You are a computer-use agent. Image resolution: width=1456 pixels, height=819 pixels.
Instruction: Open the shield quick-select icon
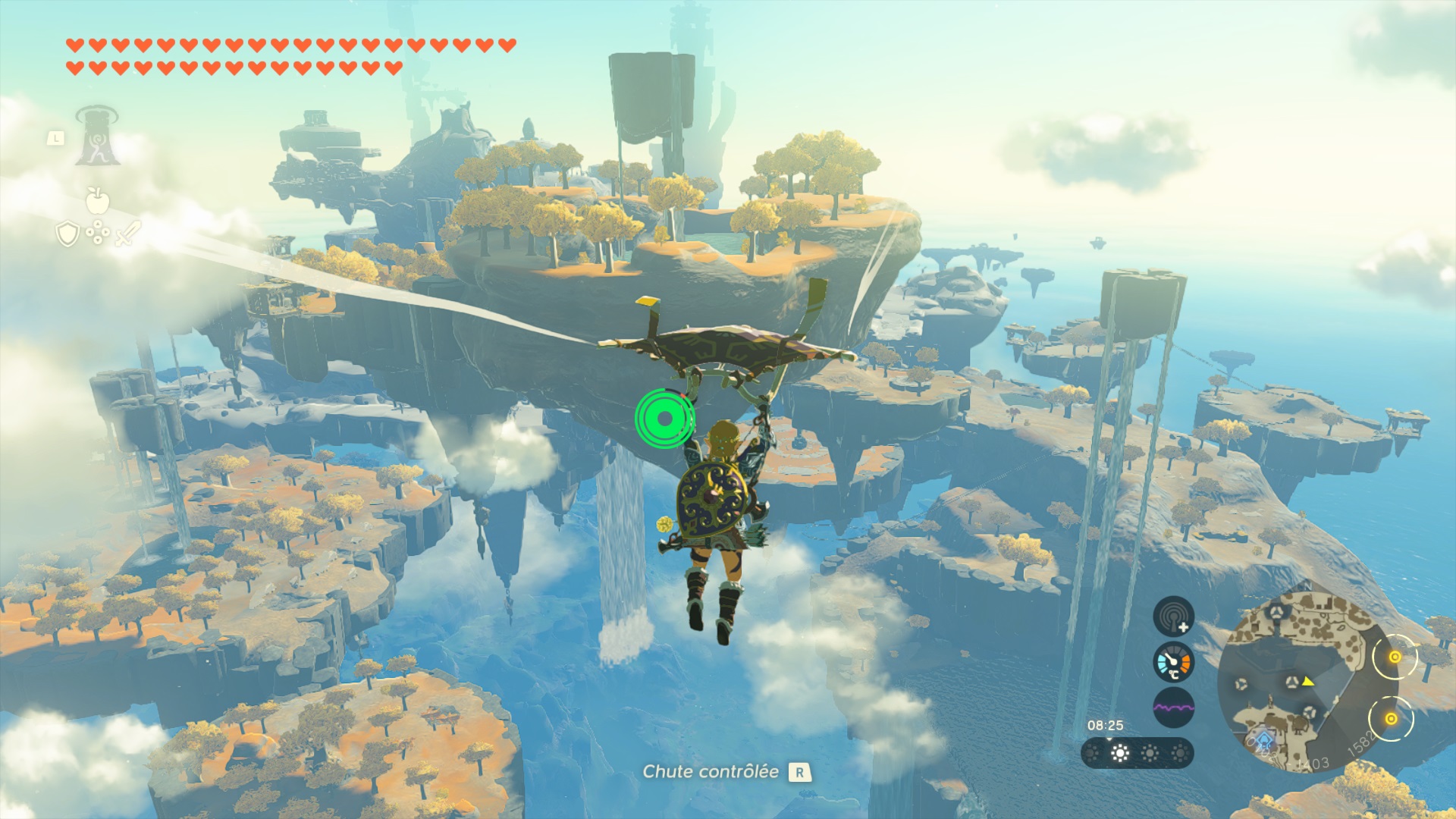67,234
